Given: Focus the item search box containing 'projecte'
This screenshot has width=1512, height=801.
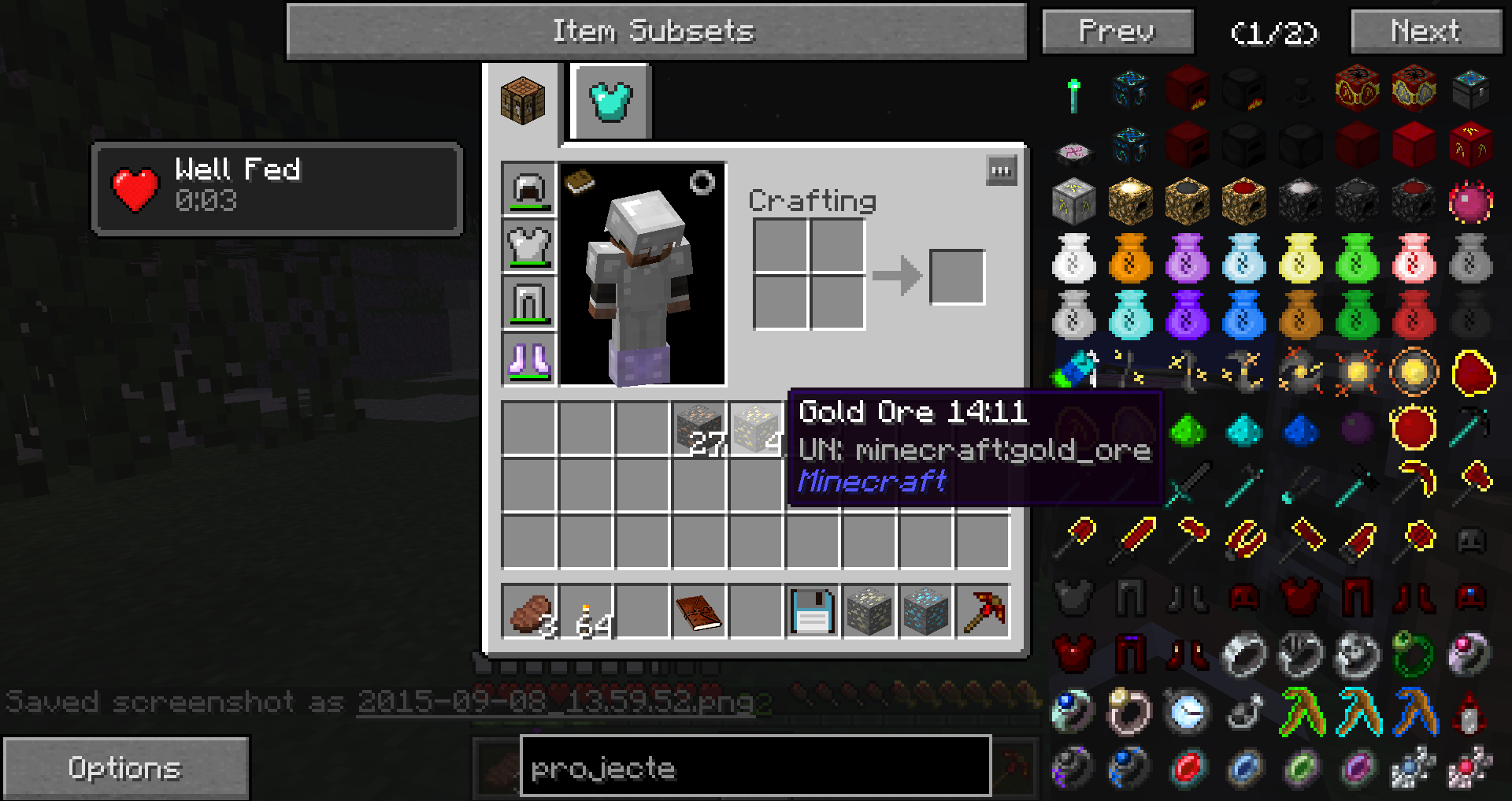Looking at the screenshot, I should pyautogui.click(x=754, y=767).
